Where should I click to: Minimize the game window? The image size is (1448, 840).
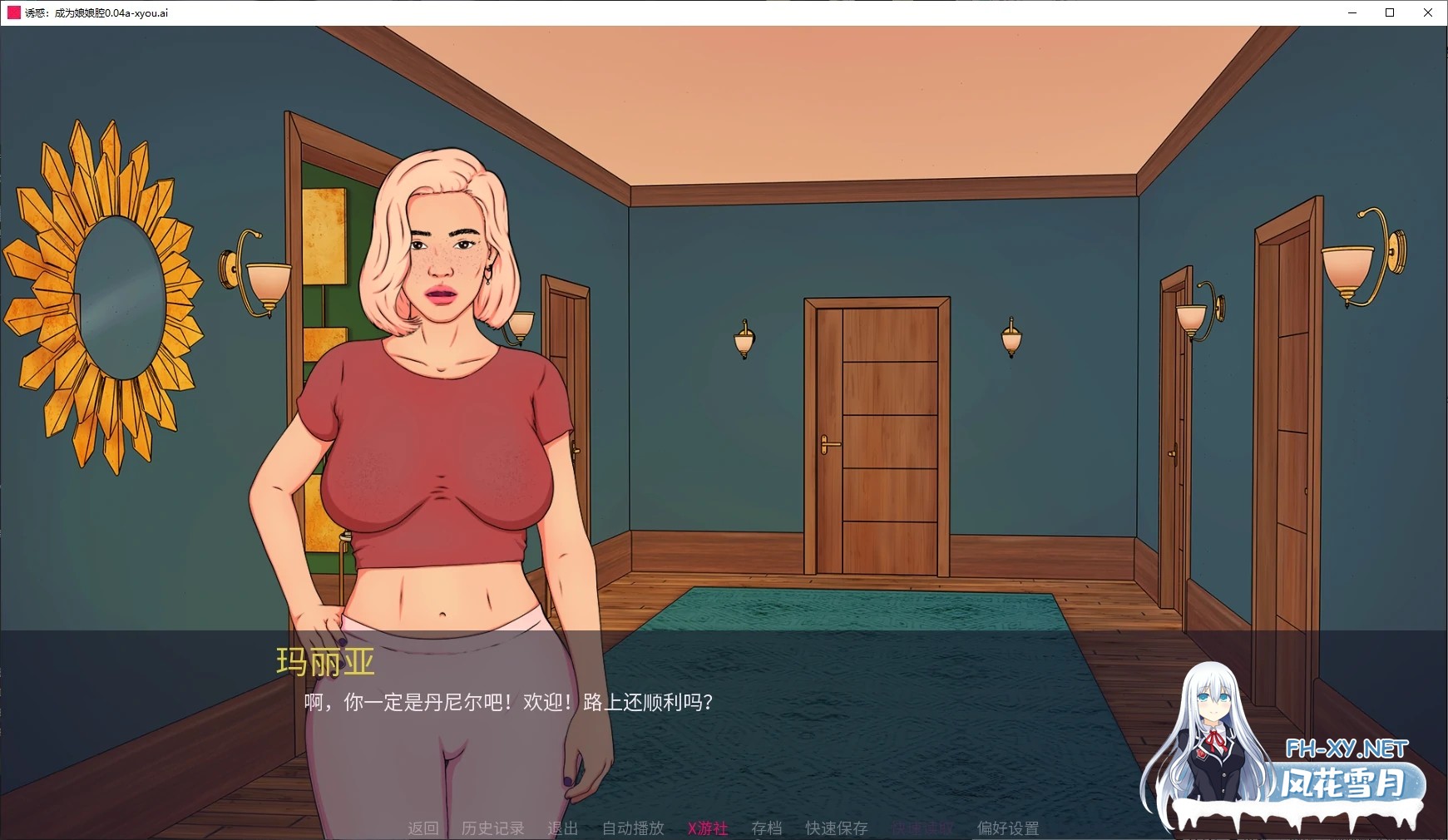1352,12
